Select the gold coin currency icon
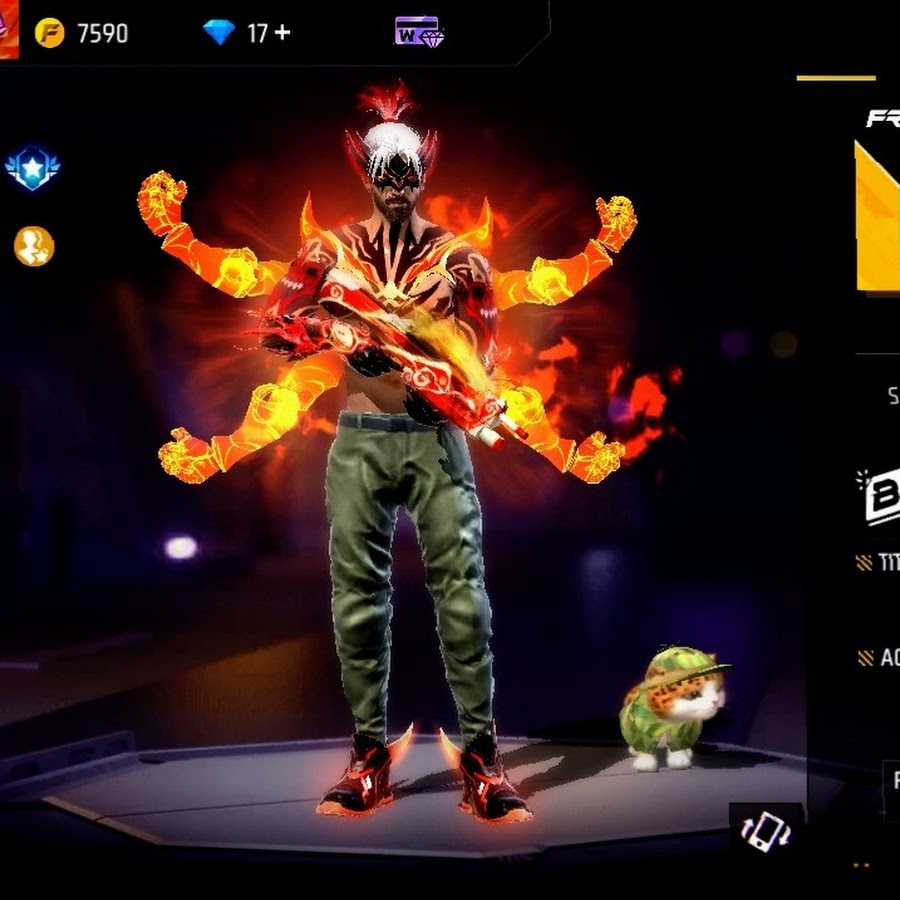The width and height of the screenshot is (900, 900). click(x=49, y=33)
